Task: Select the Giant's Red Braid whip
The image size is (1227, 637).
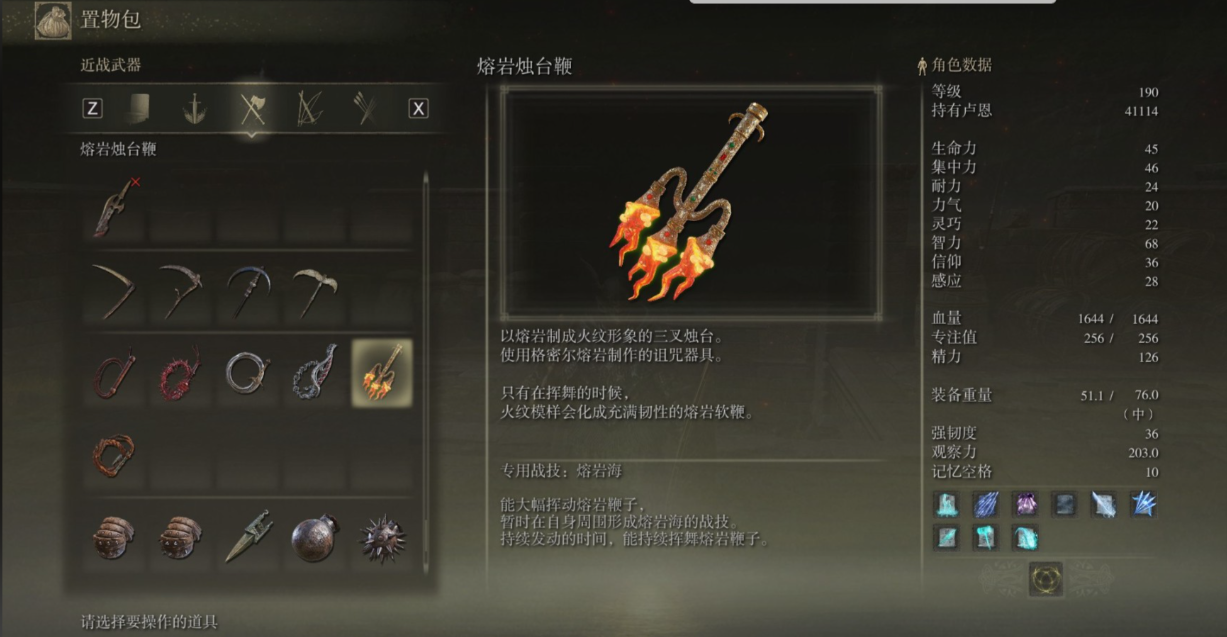Action: [x=114, y=454]
